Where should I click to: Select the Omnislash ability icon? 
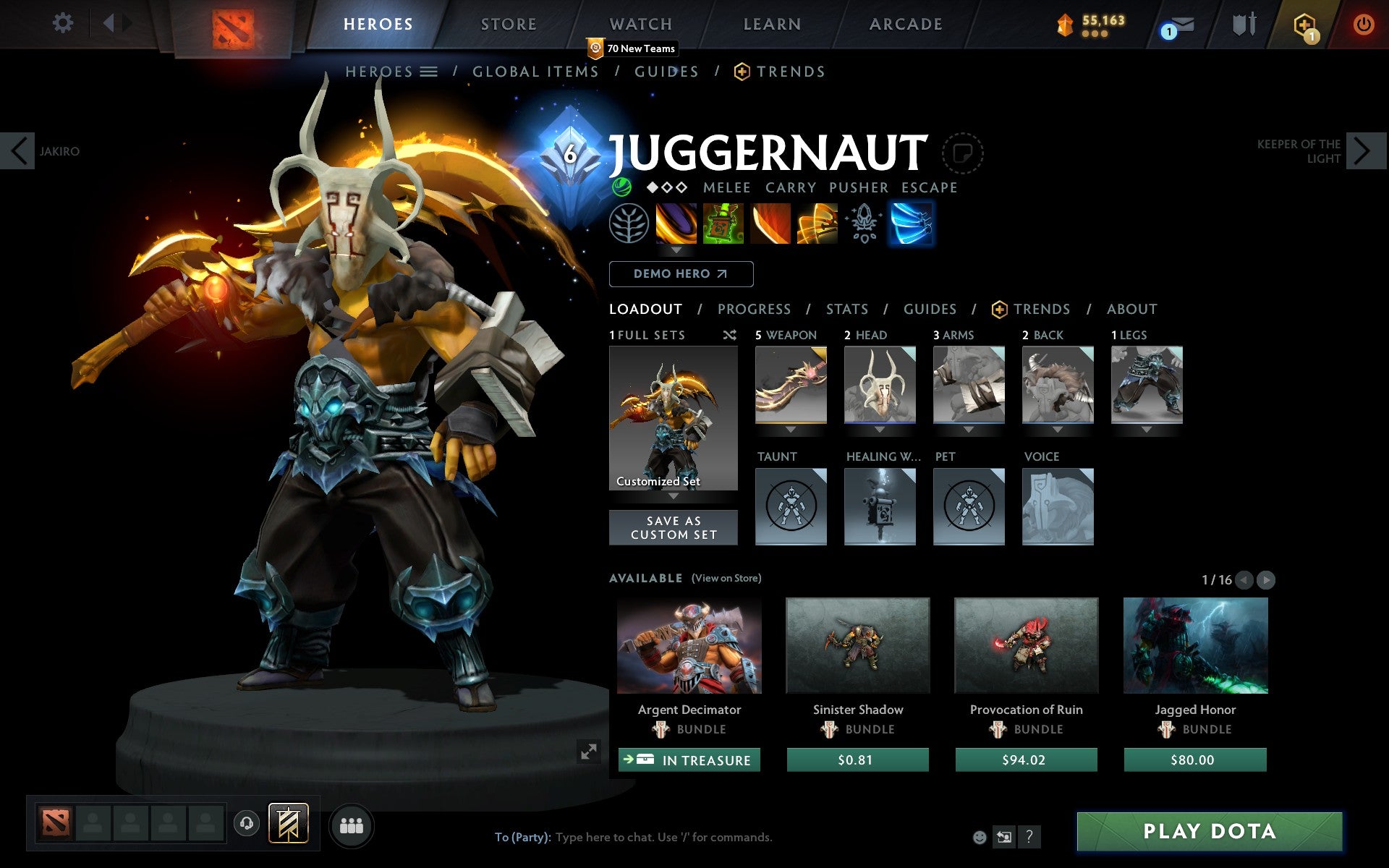912,224
